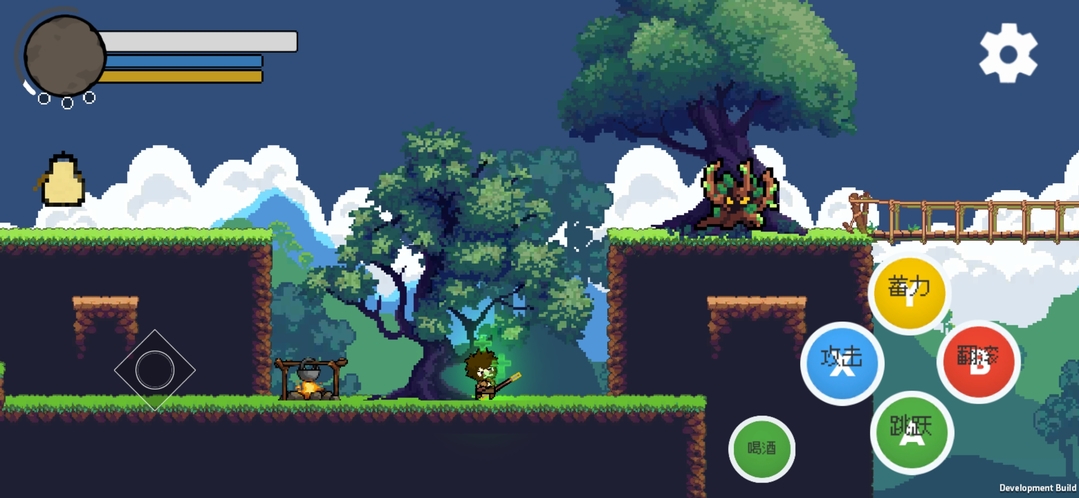This screenshot has height=498, width=1079.
Task: Tap the blue 攻击 attack button
Action: tap(842, 362)
